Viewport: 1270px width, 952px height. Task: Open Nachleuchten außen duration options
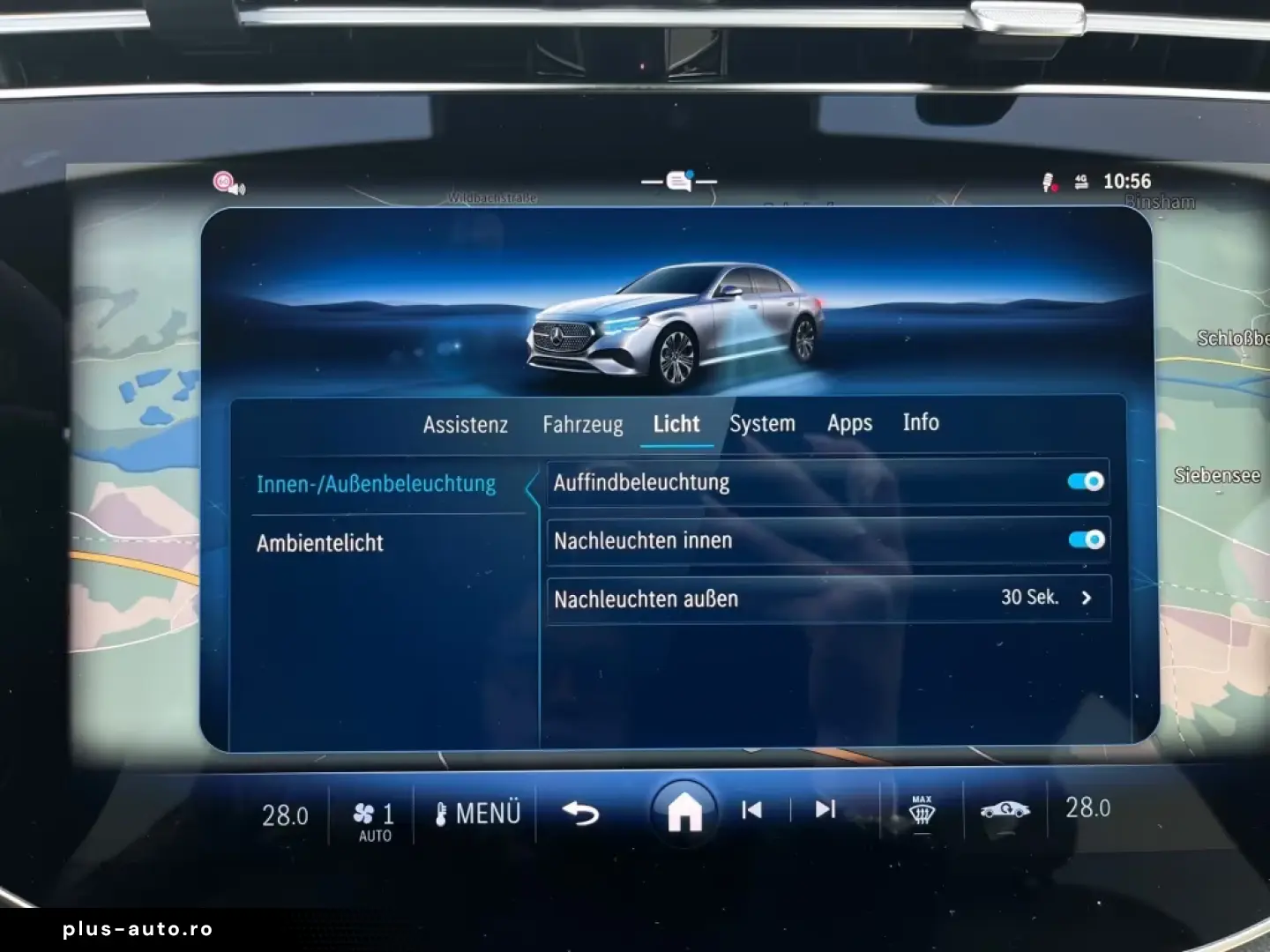tap(827, 599)
